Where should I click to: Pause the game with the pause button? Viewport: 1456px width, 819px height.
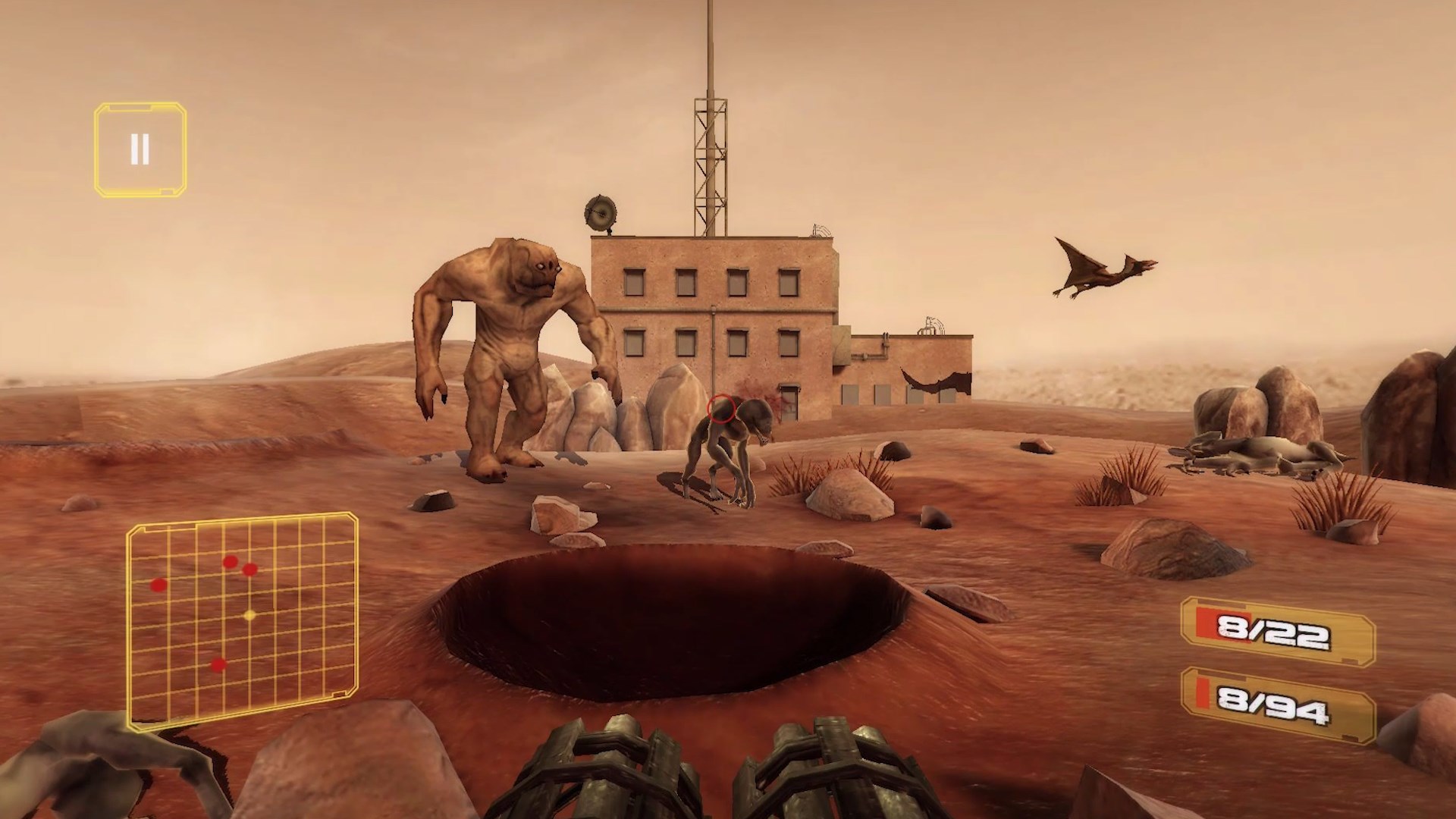tap(140, 149)
